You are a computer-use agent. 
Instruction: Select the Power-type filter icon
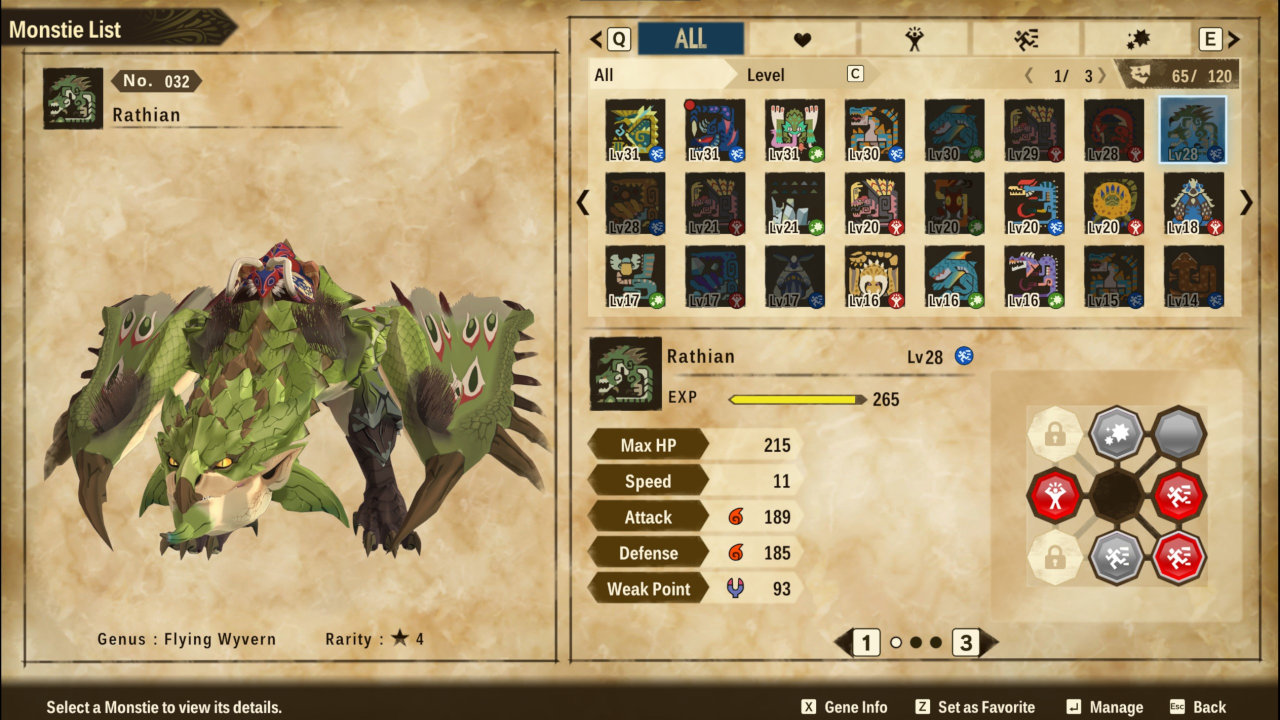(x=915, y=38)
